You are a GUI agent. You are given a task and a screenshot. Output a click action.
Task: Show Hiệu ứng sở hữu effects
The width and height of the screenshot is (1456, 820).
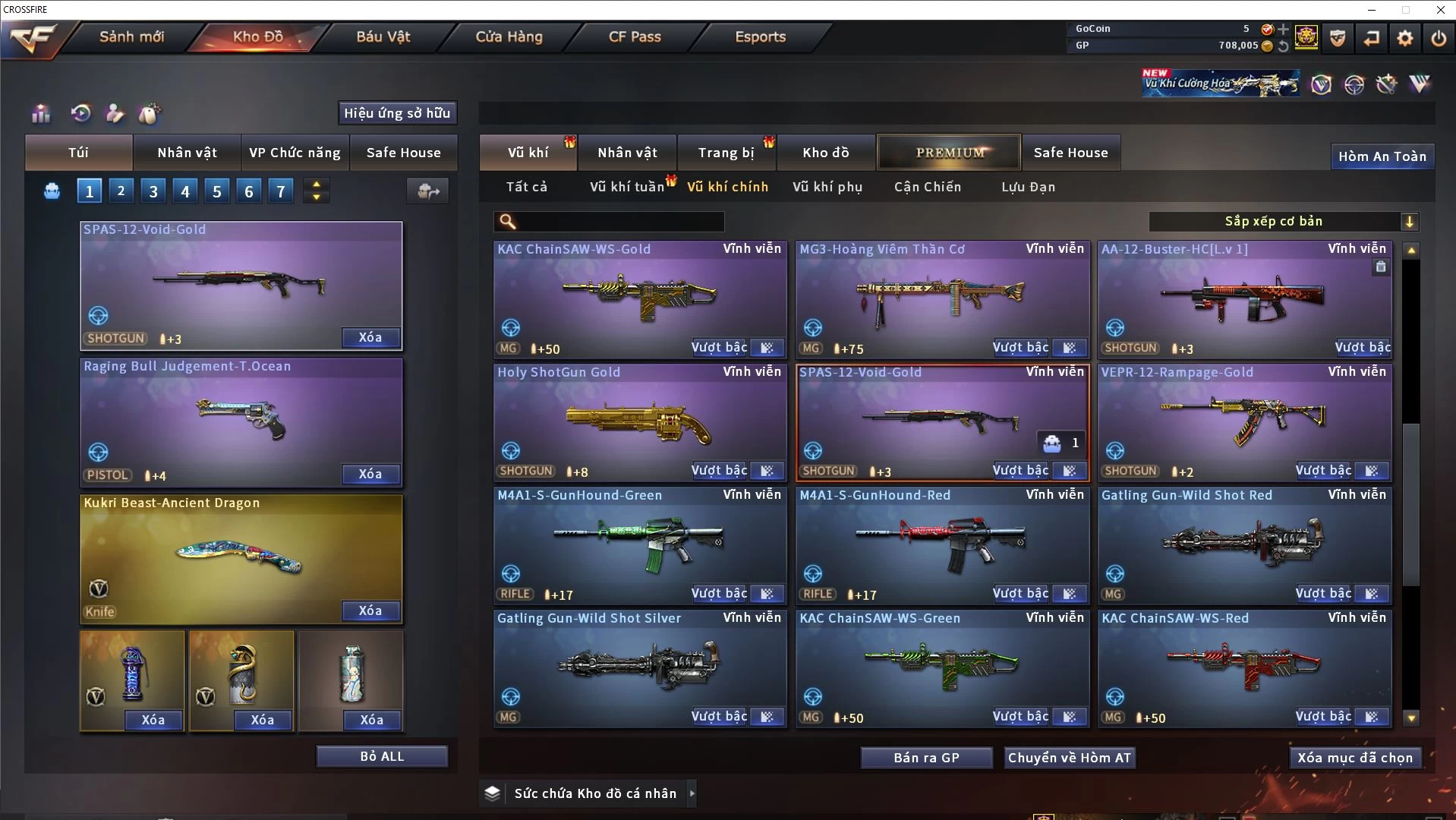coord(397,113)
